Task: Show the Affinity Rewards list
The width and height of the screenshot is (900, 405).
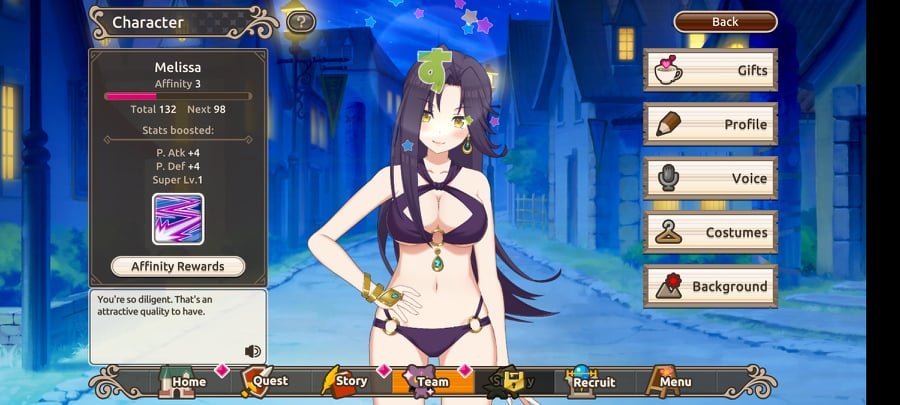Action: tap(178, 267)
